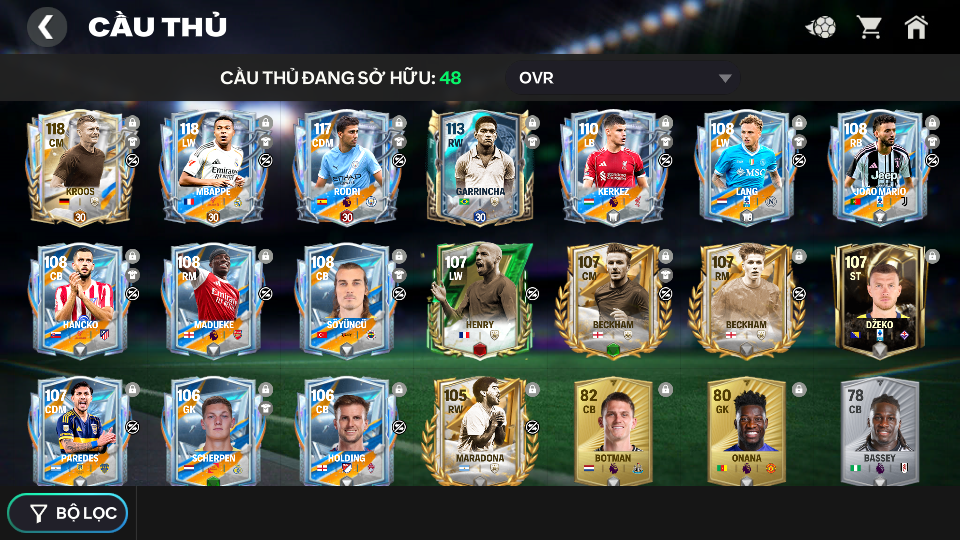Choose the 108 Lang card
Image resolution: width=960 pixels, height=540 pixels.
(x=743, y=167)
